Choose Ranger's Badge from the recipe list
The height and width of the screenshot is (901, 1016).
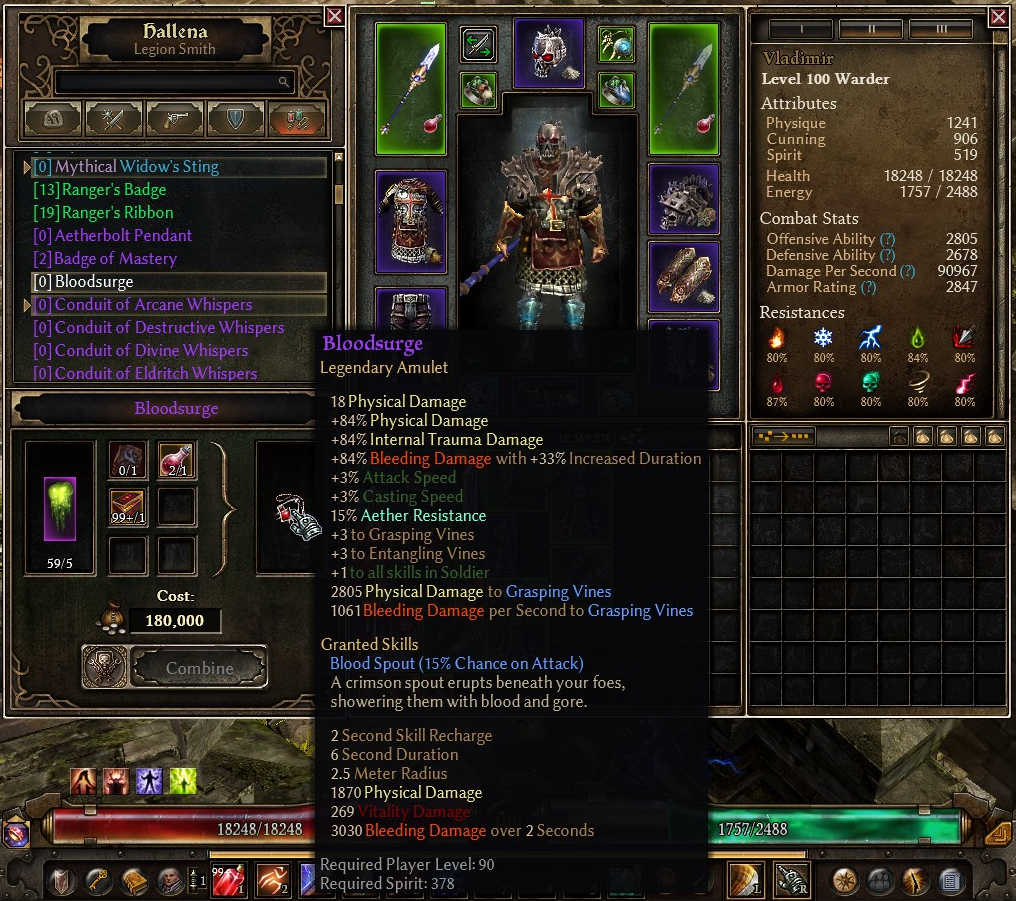(x=114, y=190)
